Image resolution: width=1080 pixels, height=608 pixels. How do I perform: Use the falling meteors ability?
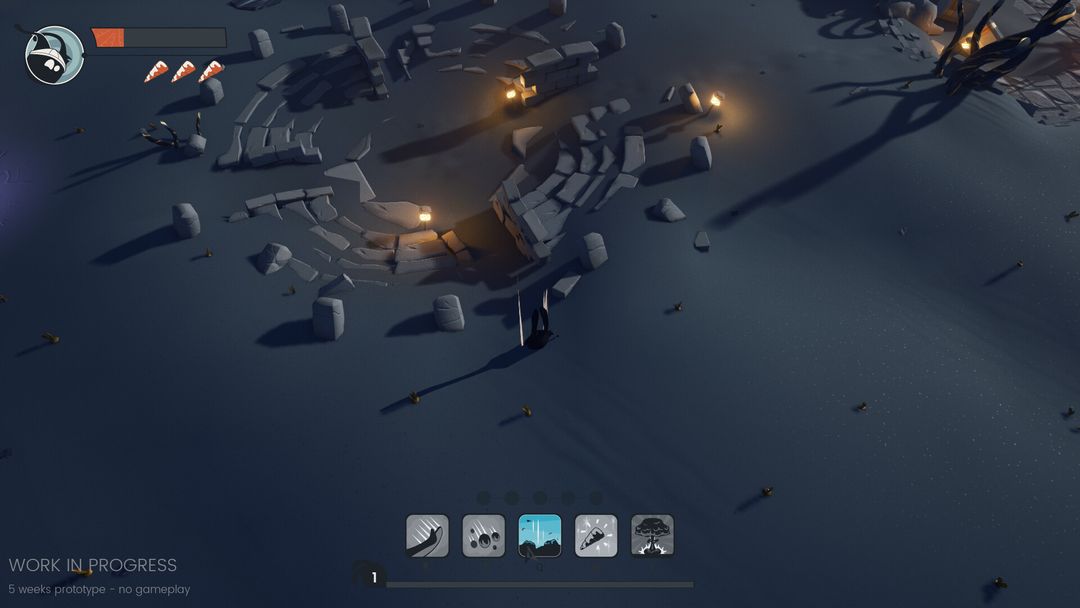pos(483,536)
